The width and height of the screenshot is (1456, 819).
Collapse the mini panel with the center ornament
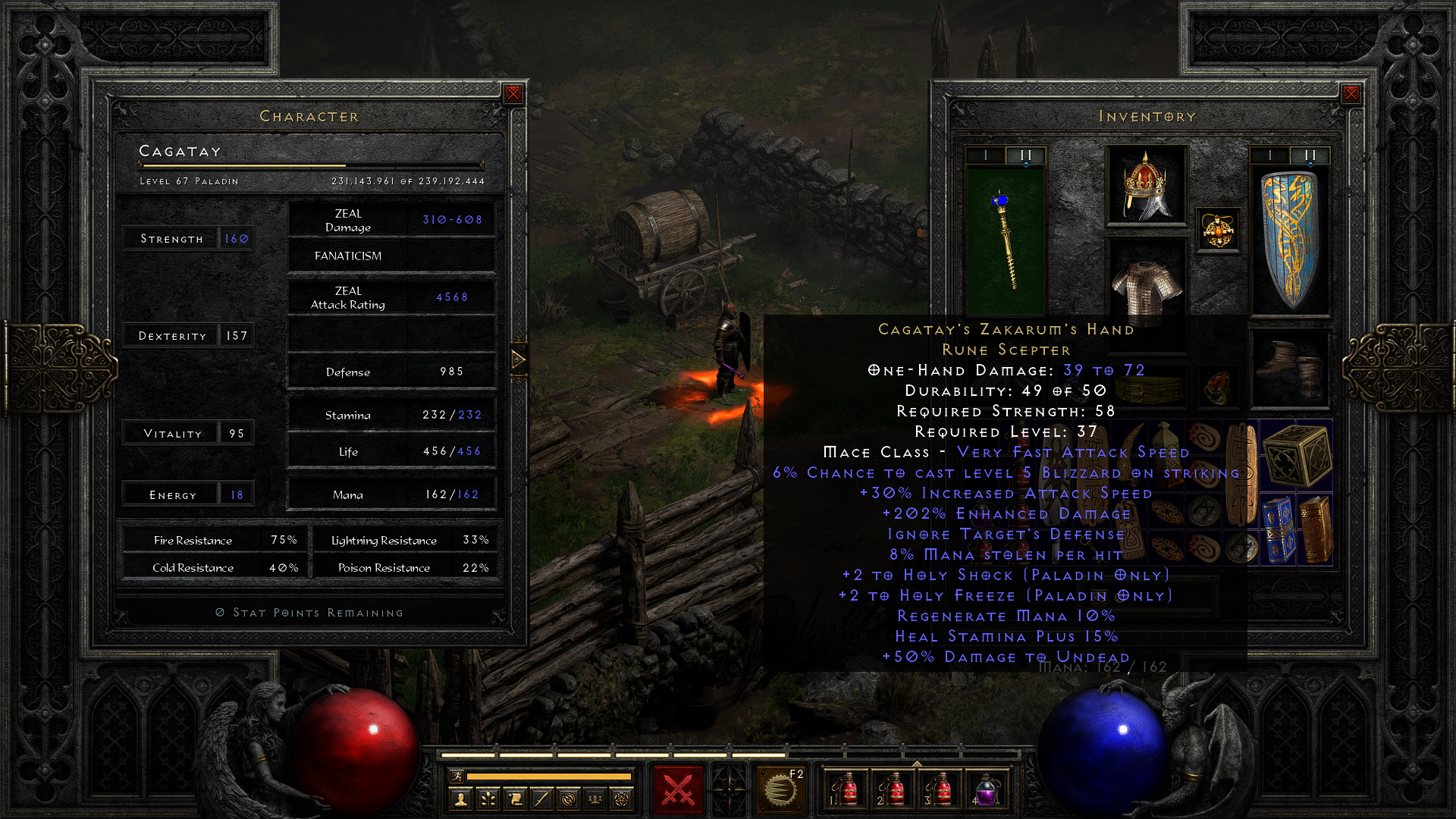coord(730,789)
